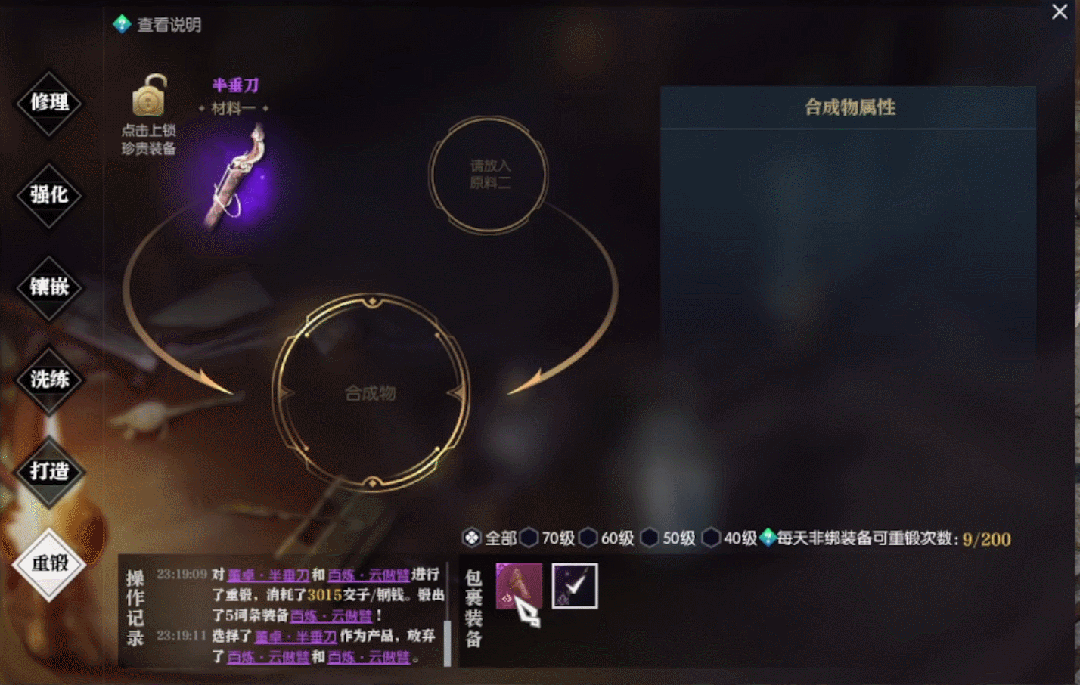Go to the 洗练 refining tab
The width and height of the screenshot is (1080, 685).
(48, 379)
